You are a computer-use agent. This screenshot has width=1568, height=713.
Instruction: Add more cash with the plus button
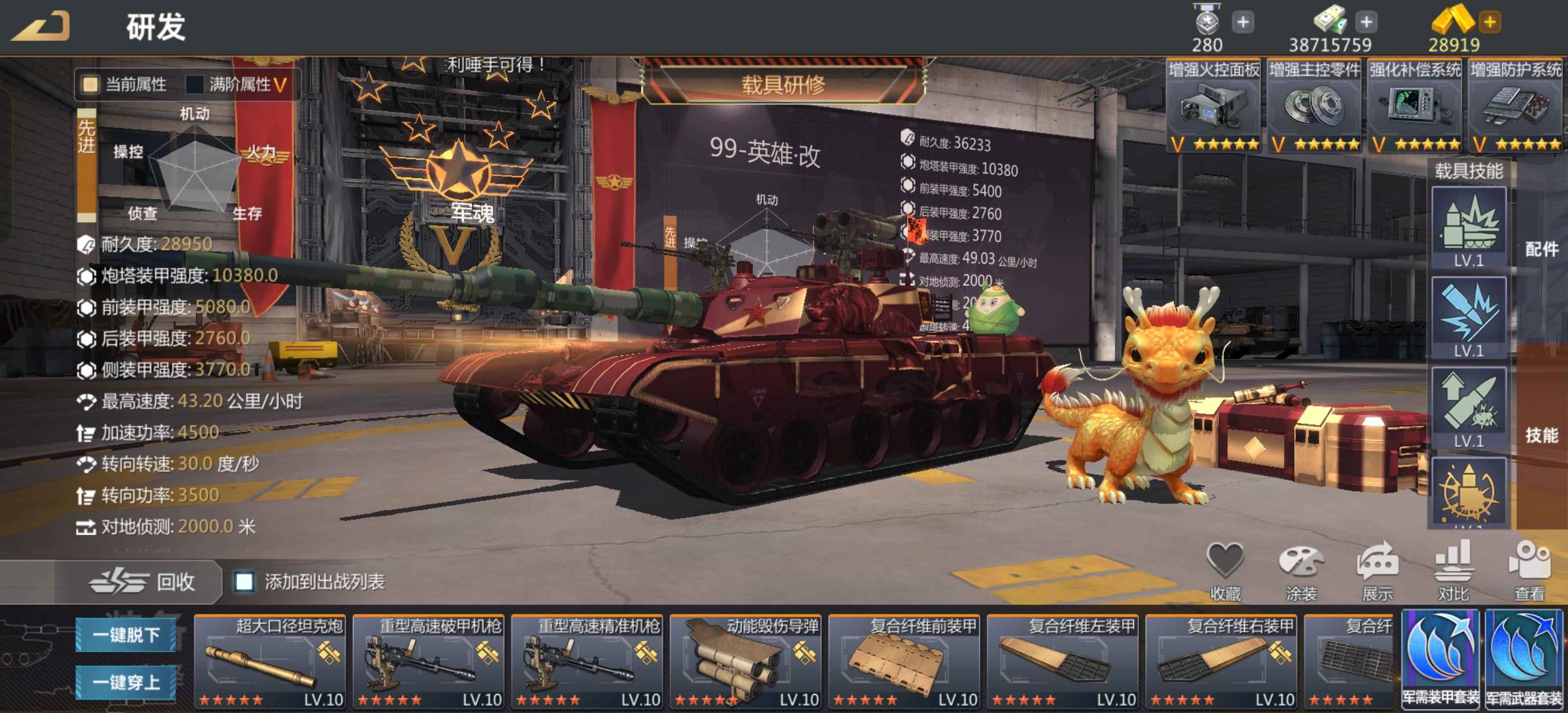(x=1366, y=22)
